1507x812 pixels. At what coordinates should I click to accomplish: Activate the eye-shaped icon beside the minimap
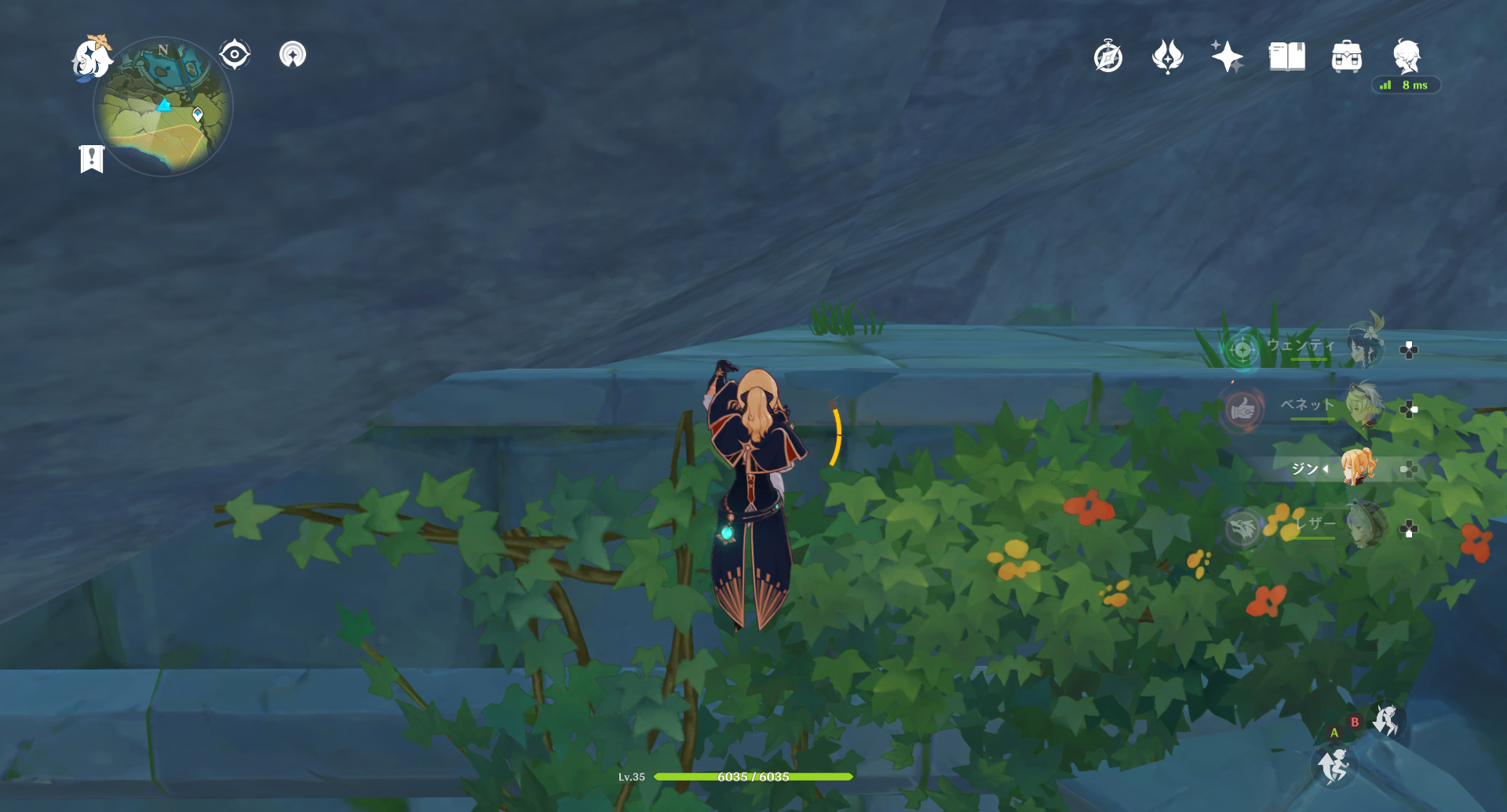pyautogui.click(x=234, y=55)
